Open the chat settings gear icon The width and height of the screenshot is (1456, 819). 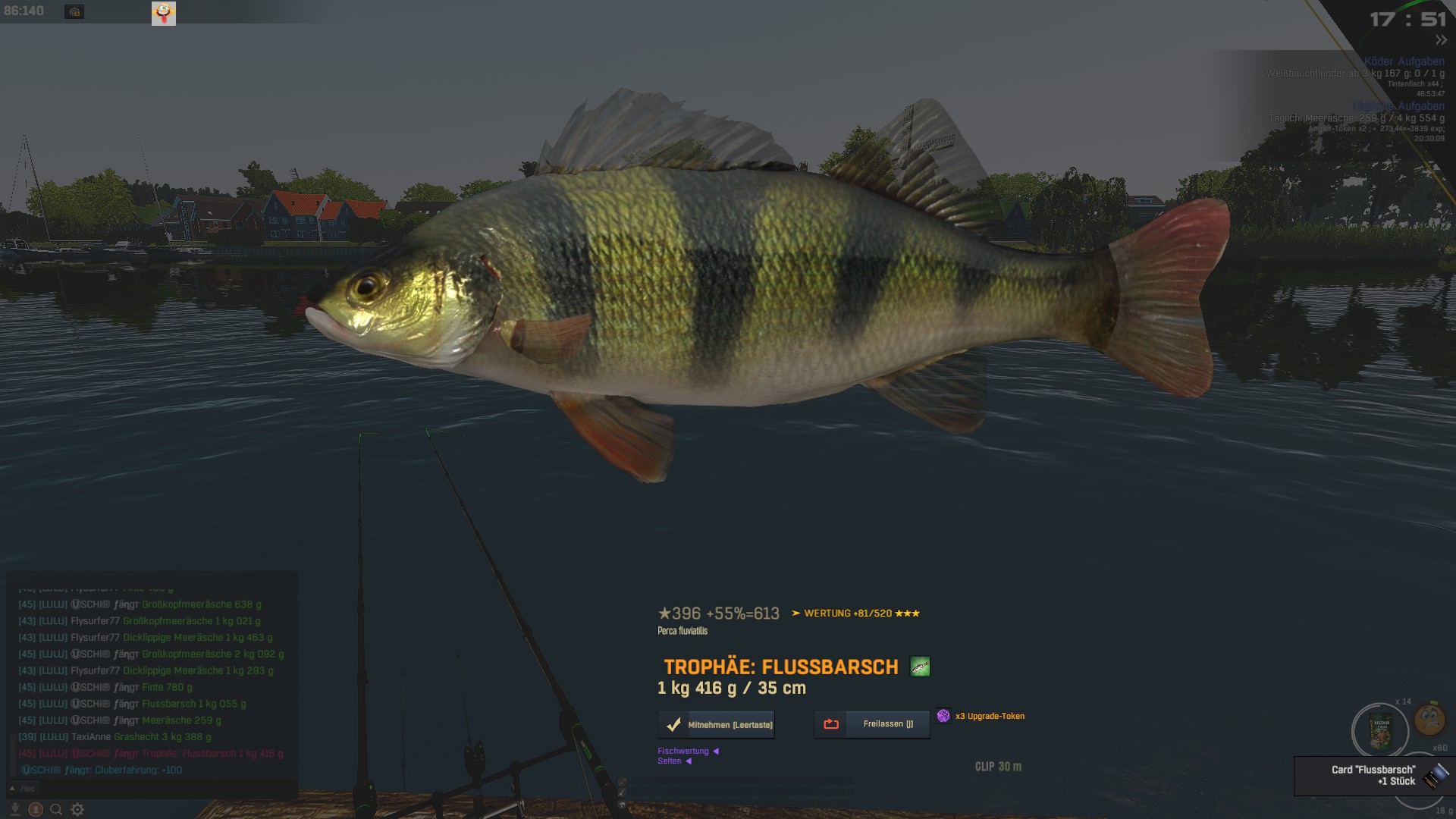click(77, 810)
